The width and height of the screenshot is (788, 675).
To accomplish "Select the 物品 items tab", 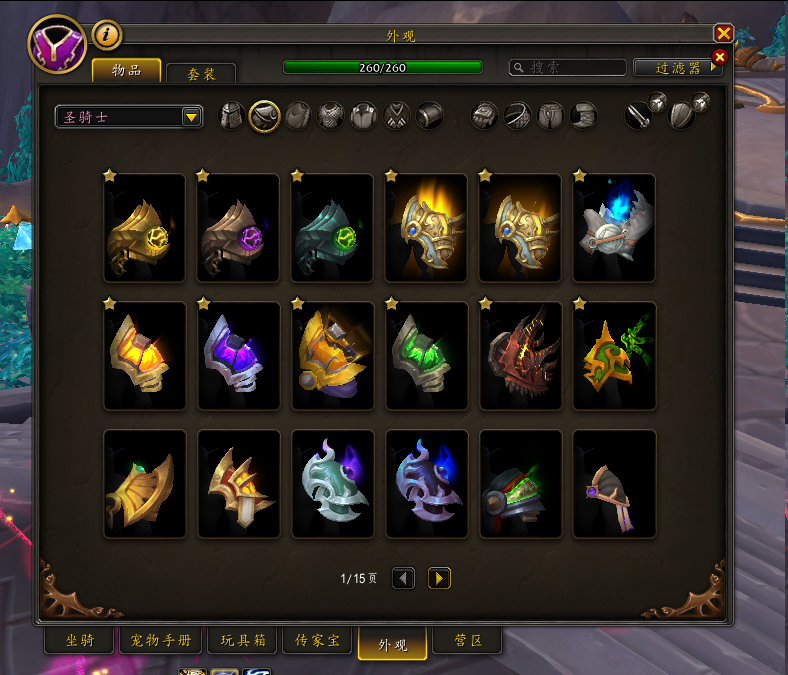I will click(126, 70).
